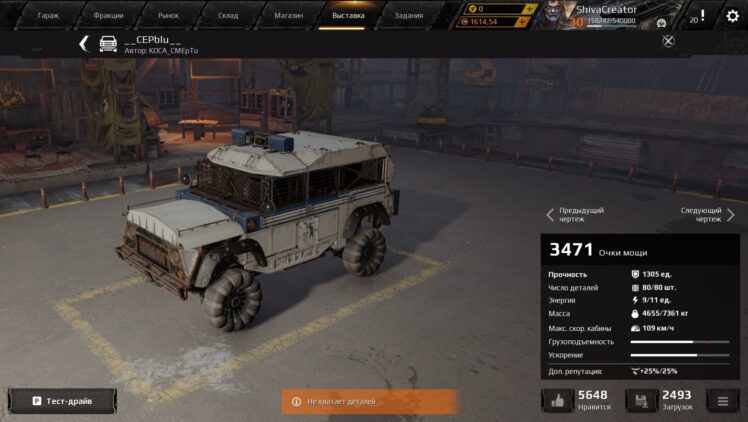Open the gear settings icon
748x422 pixels.
(x=732, y=16)
